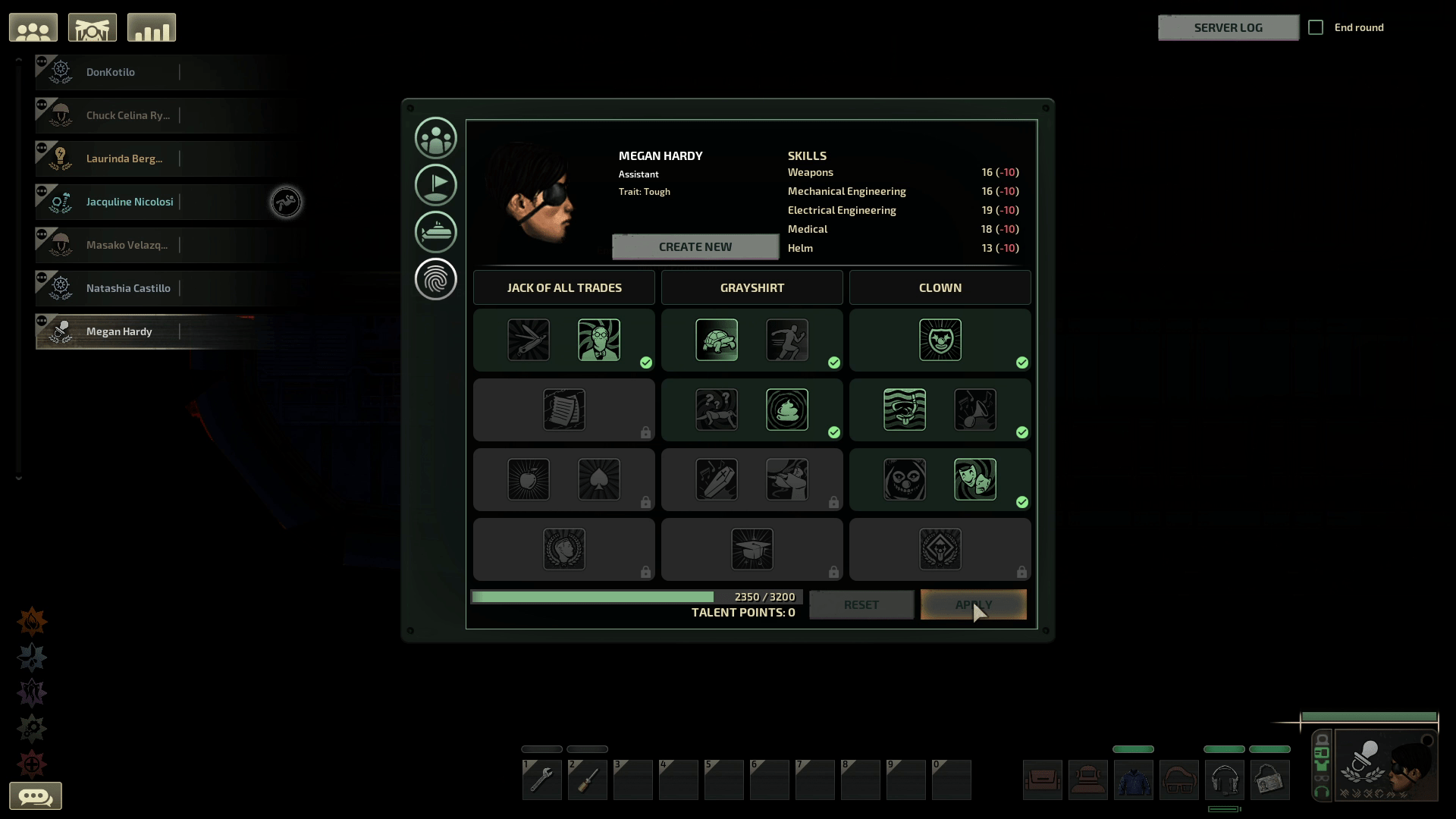The image size is (1456, 819).
Task: Switch to the Jack of All Trades tab
Action: [563, 287]
